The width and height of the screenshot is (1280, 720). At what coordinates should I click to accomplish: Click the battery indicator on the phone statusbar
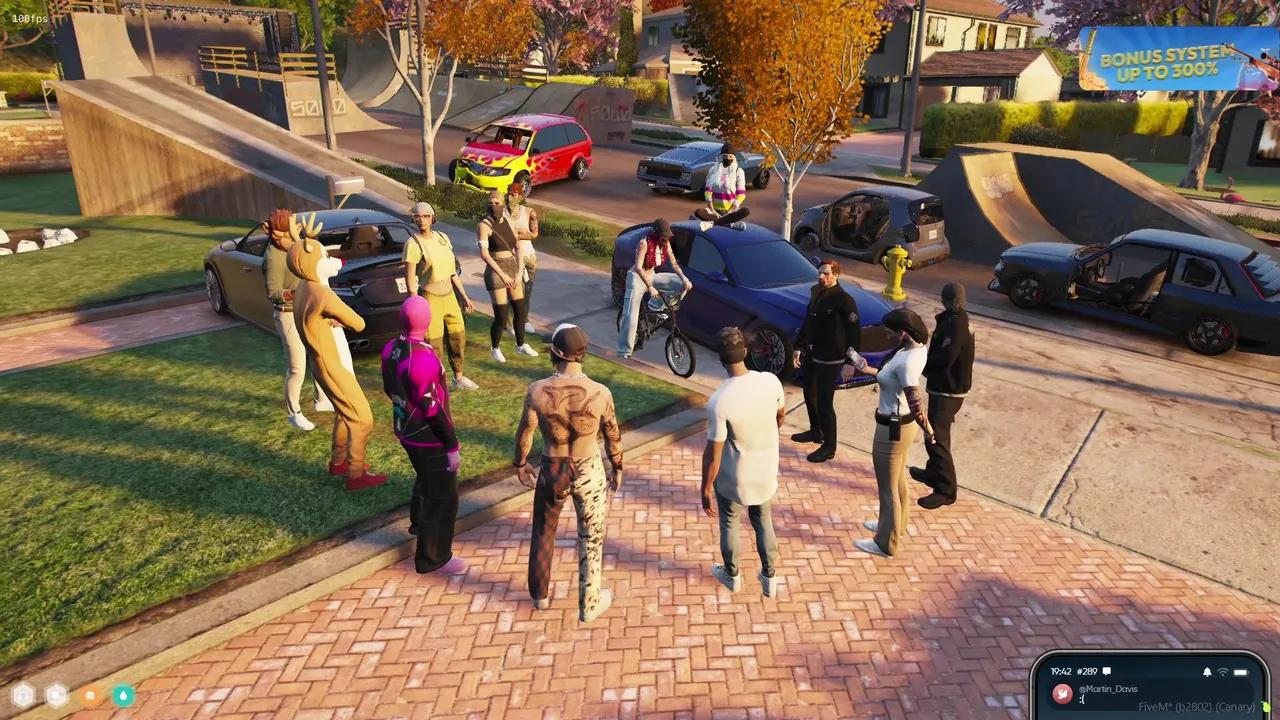tap(1239, 672)
